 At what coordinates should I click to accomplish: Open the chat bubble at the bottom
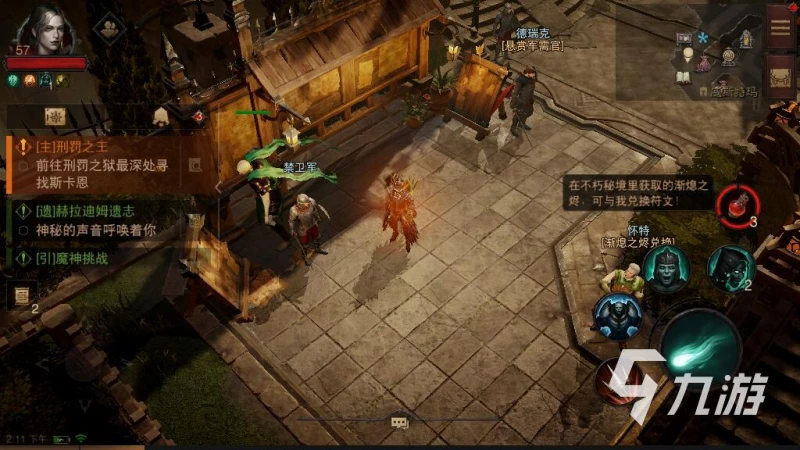[400, 424]
